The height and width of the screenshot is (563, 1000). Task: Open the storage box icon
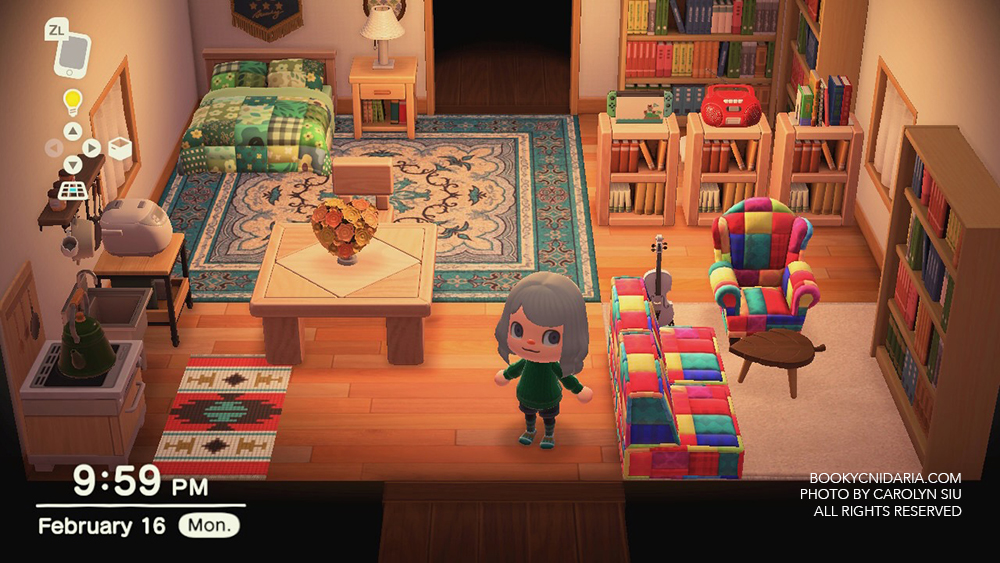pos(119,148)
